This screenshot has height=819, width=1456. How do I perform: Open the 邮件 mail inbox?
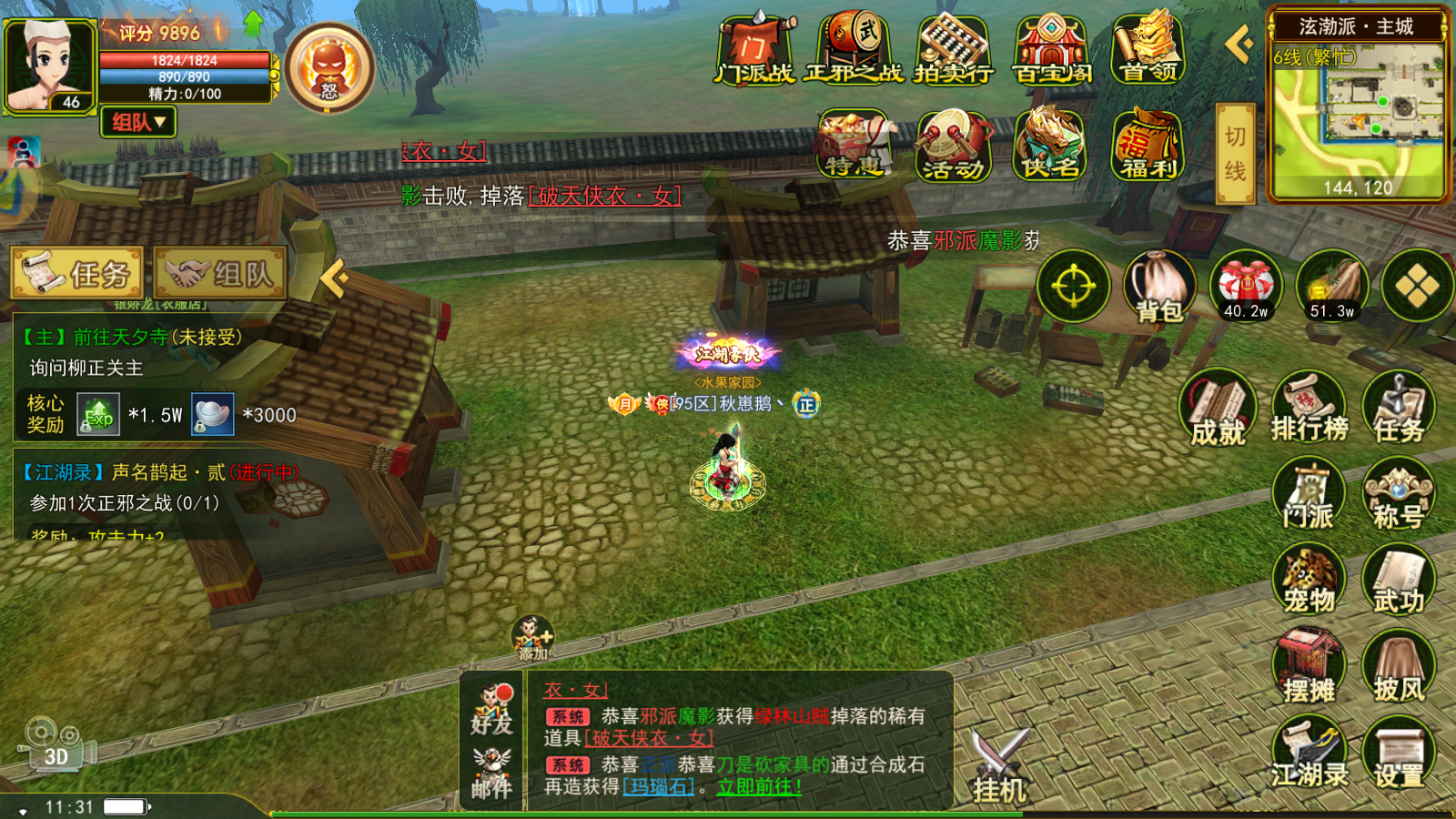(491, 773)
